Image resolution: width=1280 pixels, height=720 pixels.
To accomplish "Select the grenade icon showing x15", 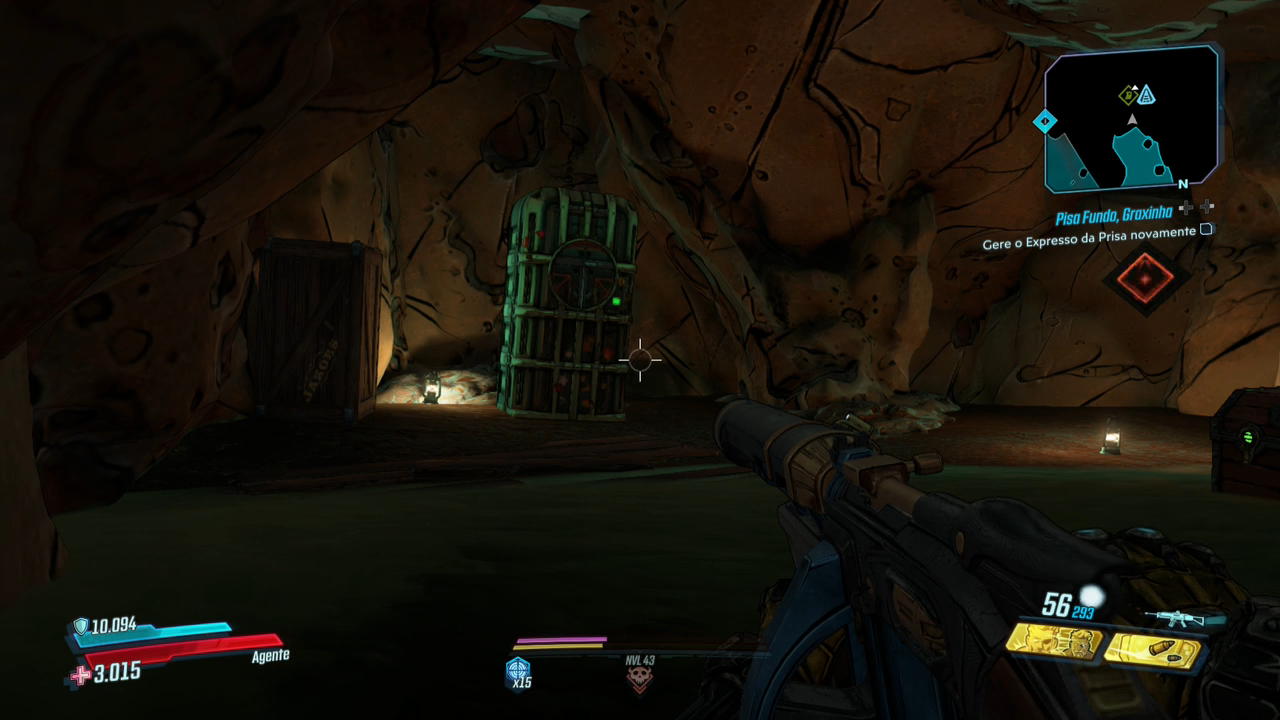I will coord(518,671).
